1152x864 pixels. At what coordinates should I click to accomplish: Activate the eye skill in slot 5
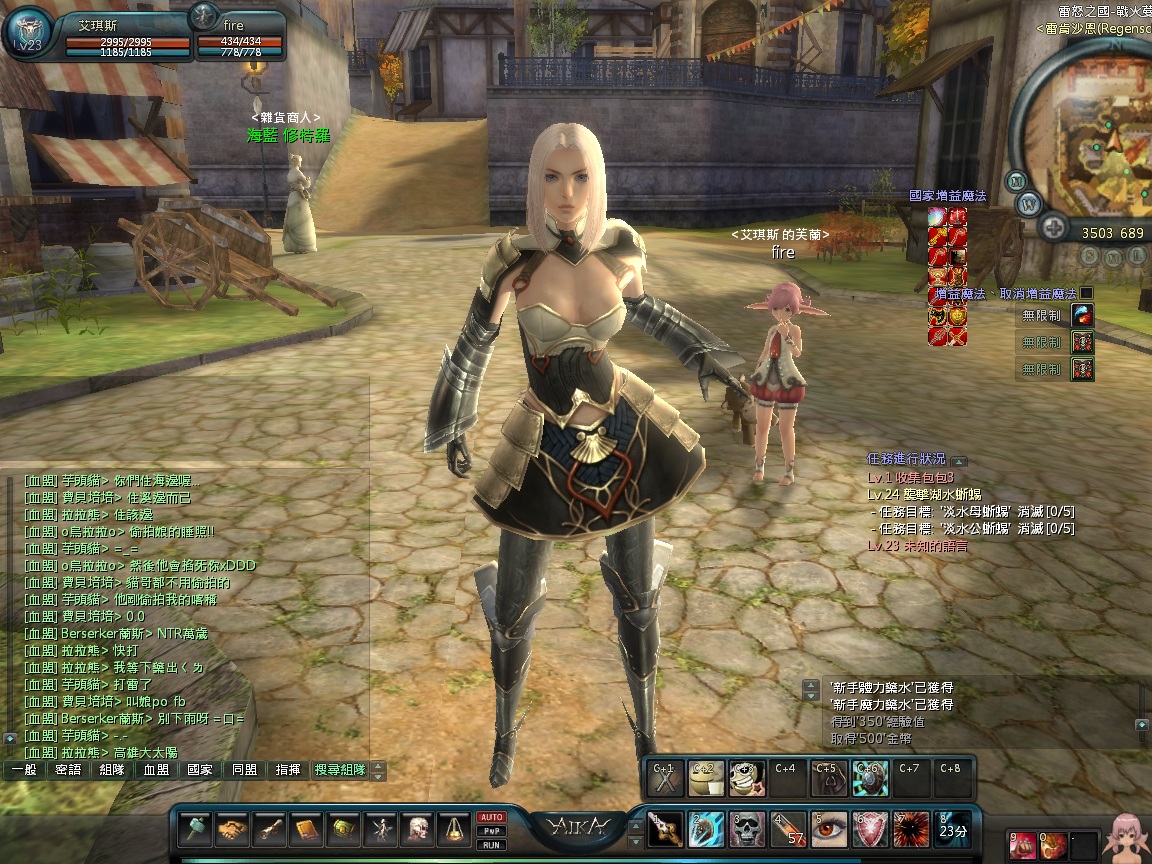829,829
